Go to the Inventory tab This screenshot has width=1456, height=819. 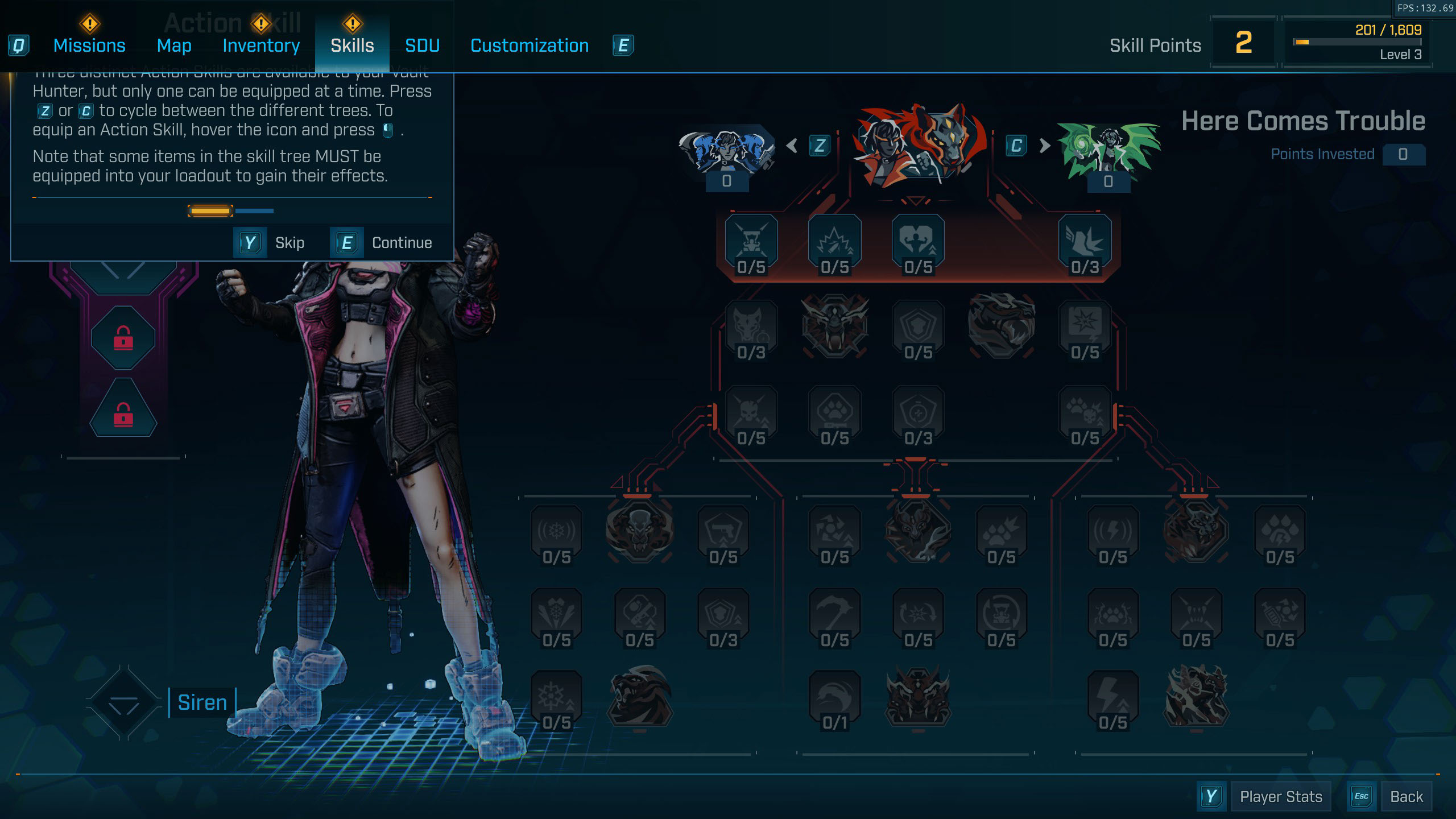click(261, 45)
